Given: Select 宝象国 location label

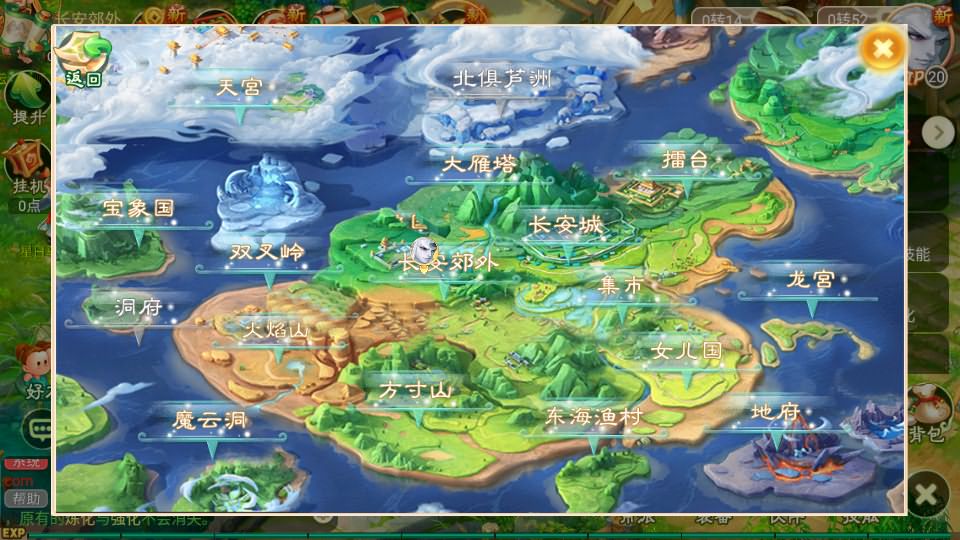Looking at the screenshot, I should (x=138, y=209).
